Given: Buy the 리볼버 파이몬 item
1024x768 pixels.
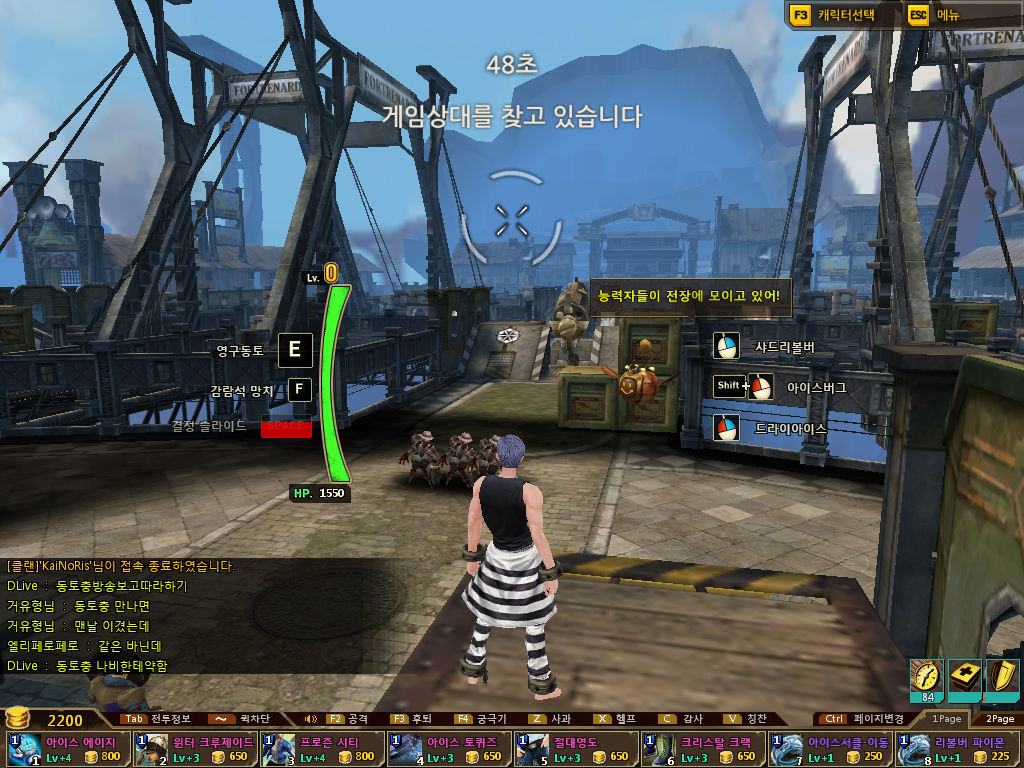Looking at the screenshot, I should point(957,749).
